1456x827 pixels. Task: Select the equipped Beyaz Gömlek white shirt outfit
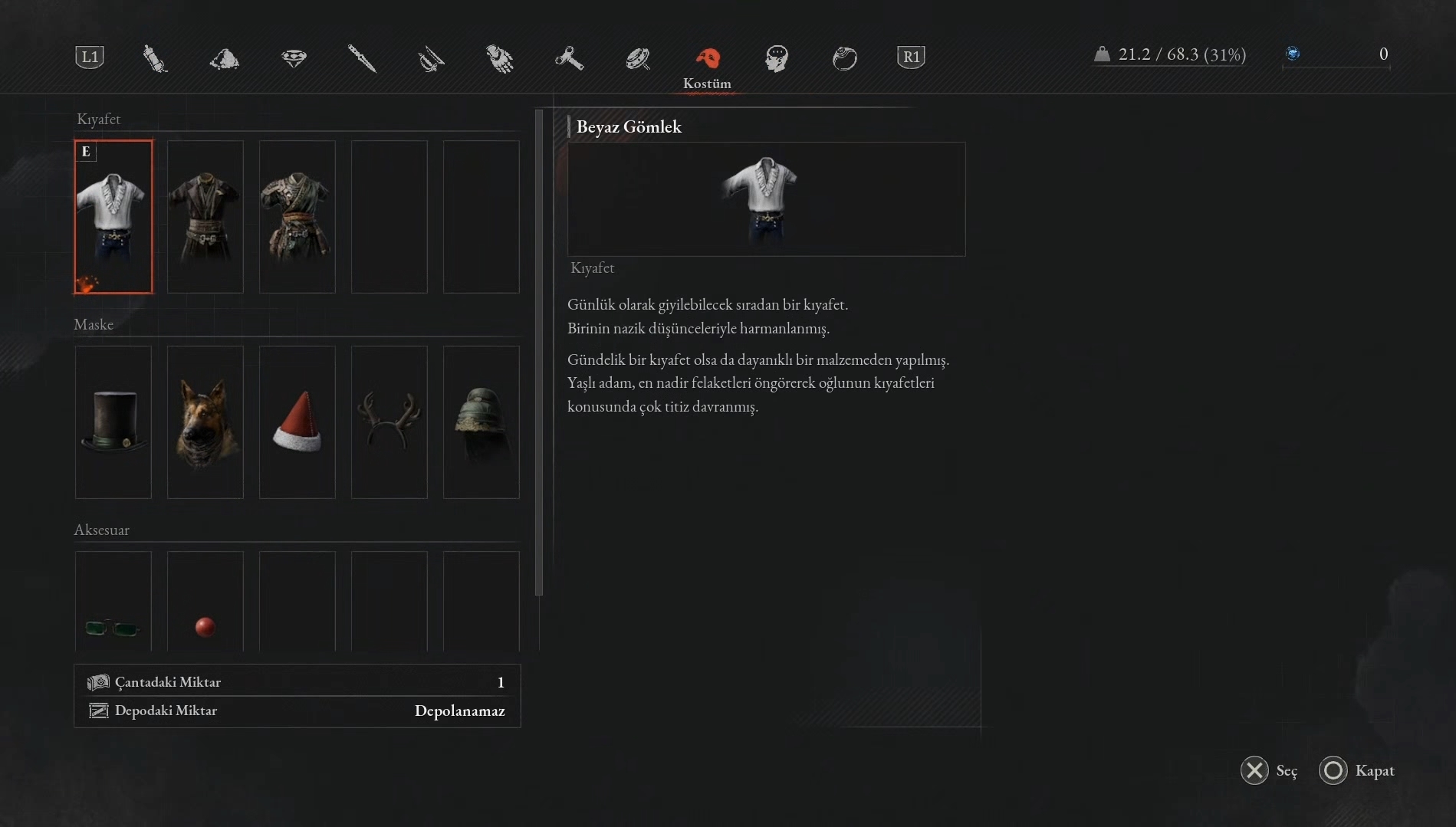(113, 216)
